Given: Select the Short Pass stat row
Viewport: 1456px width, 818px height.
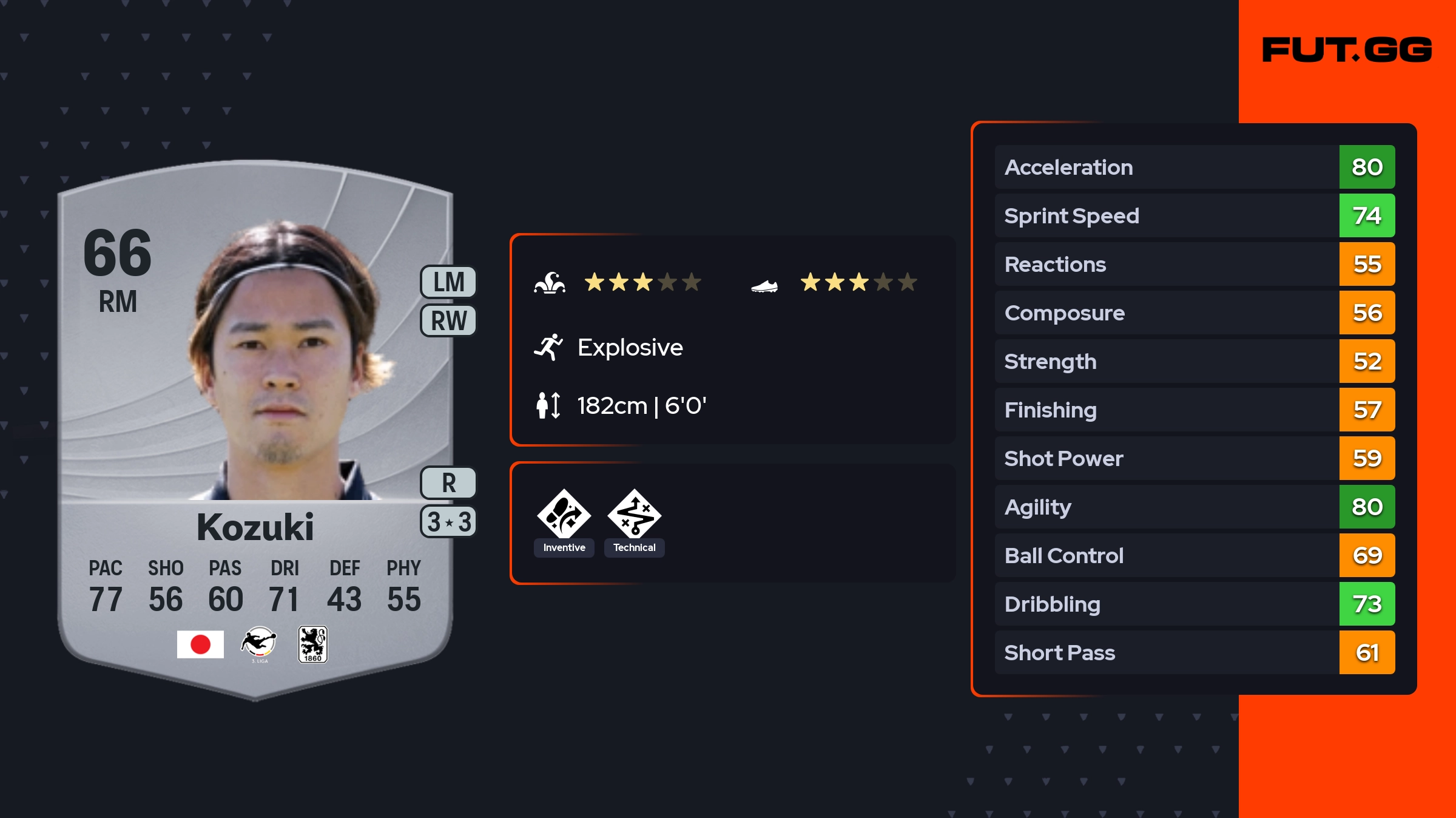Looking at the screenshot, I should tap(1194, 652).
